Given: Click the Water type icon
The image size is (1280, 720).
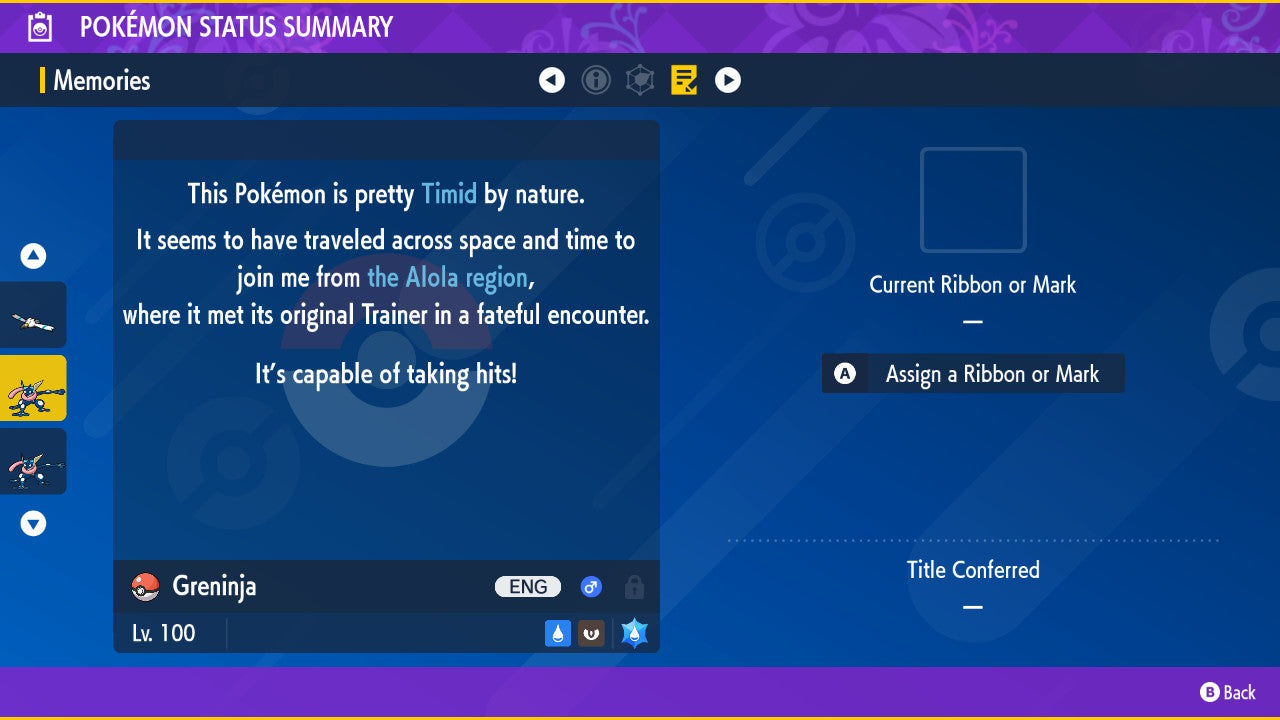Looking at the screenshot, I should point(557,632).
